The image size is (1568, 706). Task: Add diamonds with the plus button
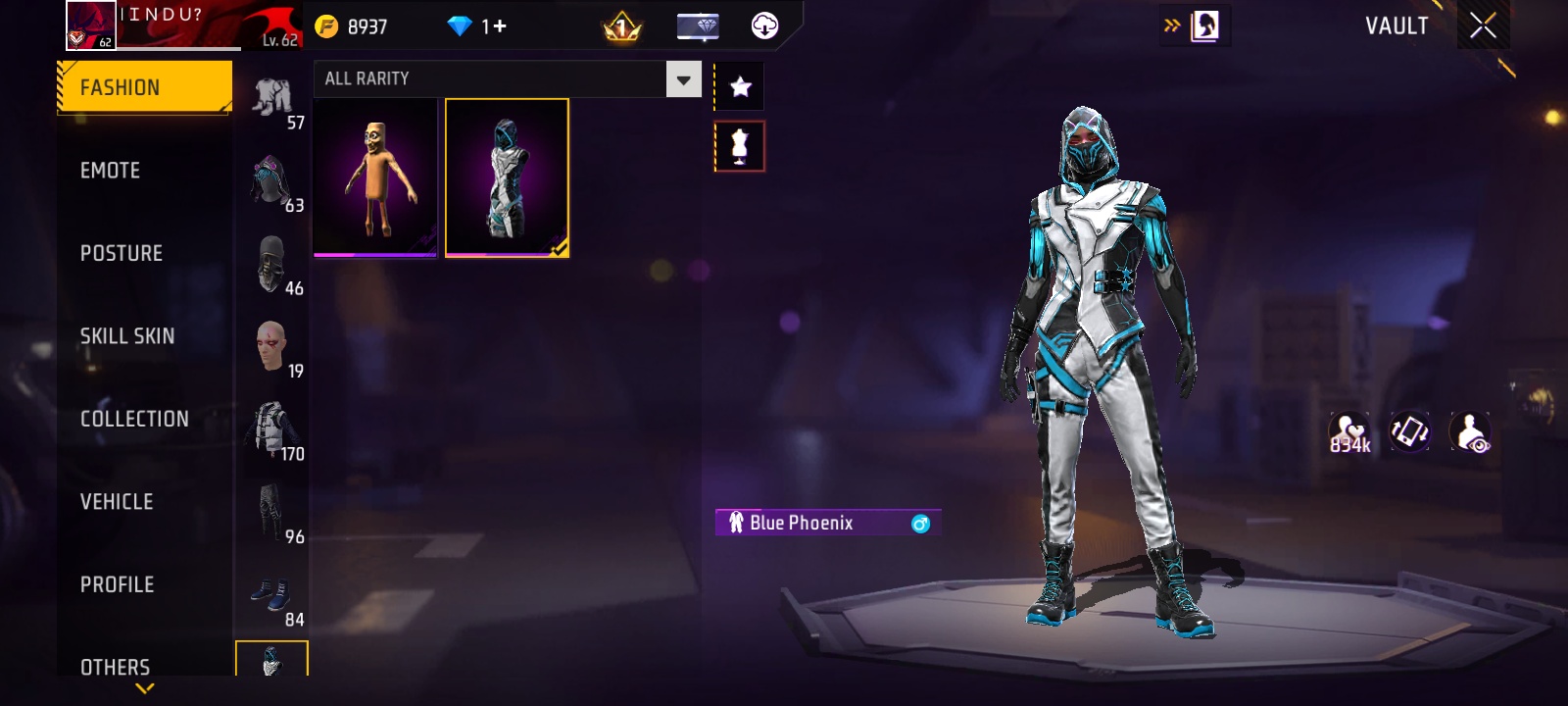click(499, 26)
